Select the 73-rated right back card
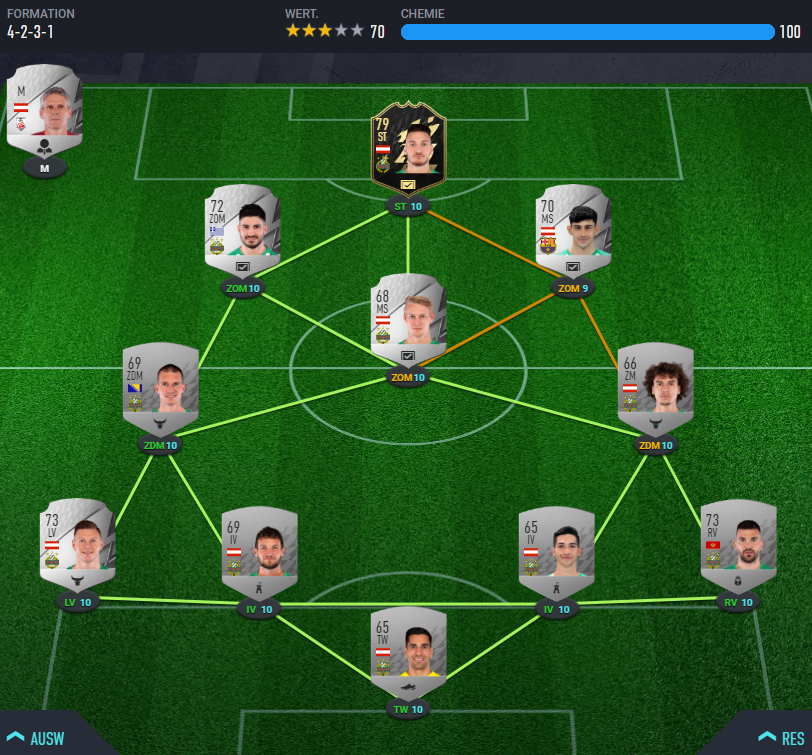This screenshot has height=755, width=812. (738, 541)
